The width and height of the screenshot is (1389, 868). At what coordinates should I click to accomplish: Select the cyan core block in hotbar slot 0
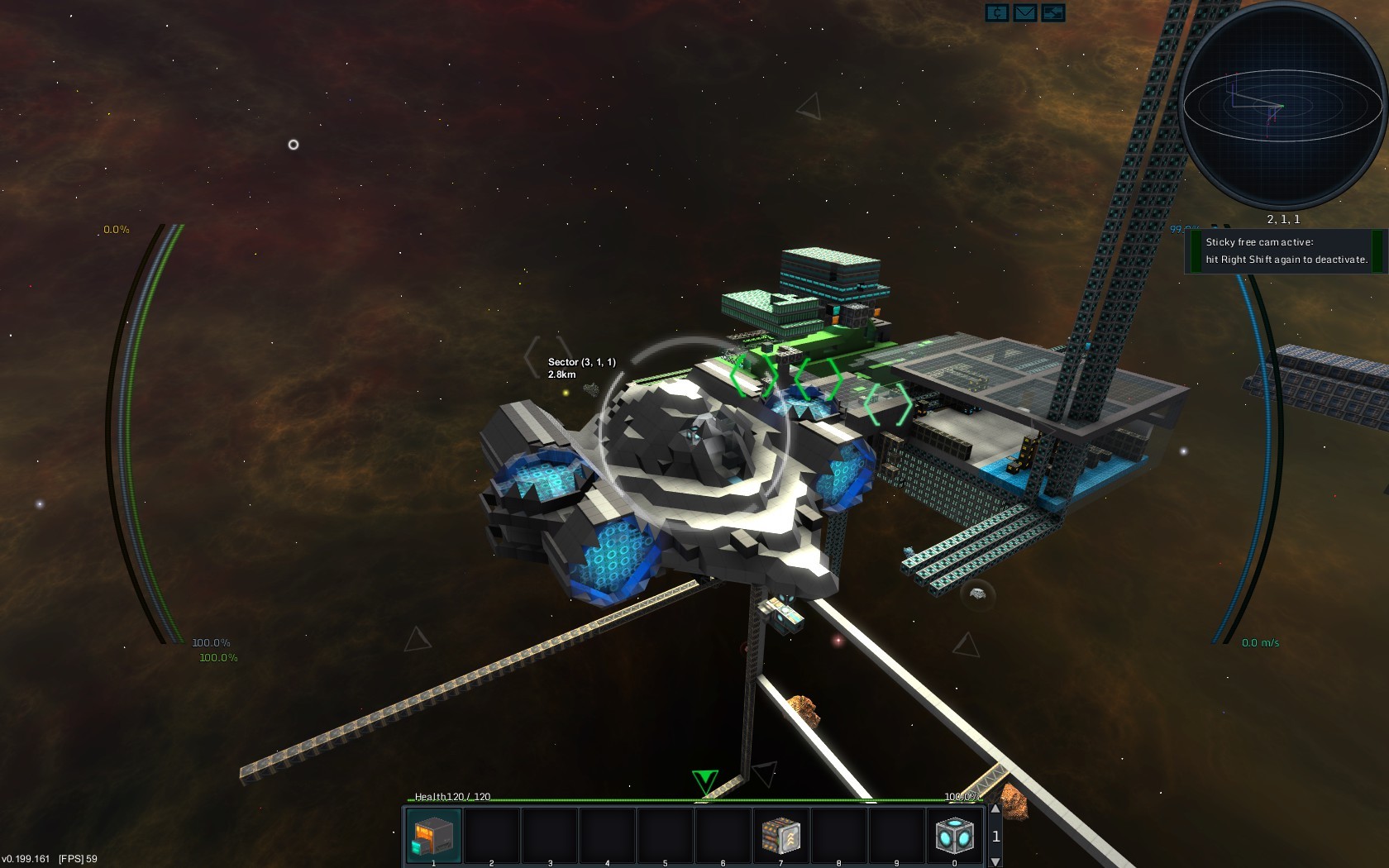[954, 836]
